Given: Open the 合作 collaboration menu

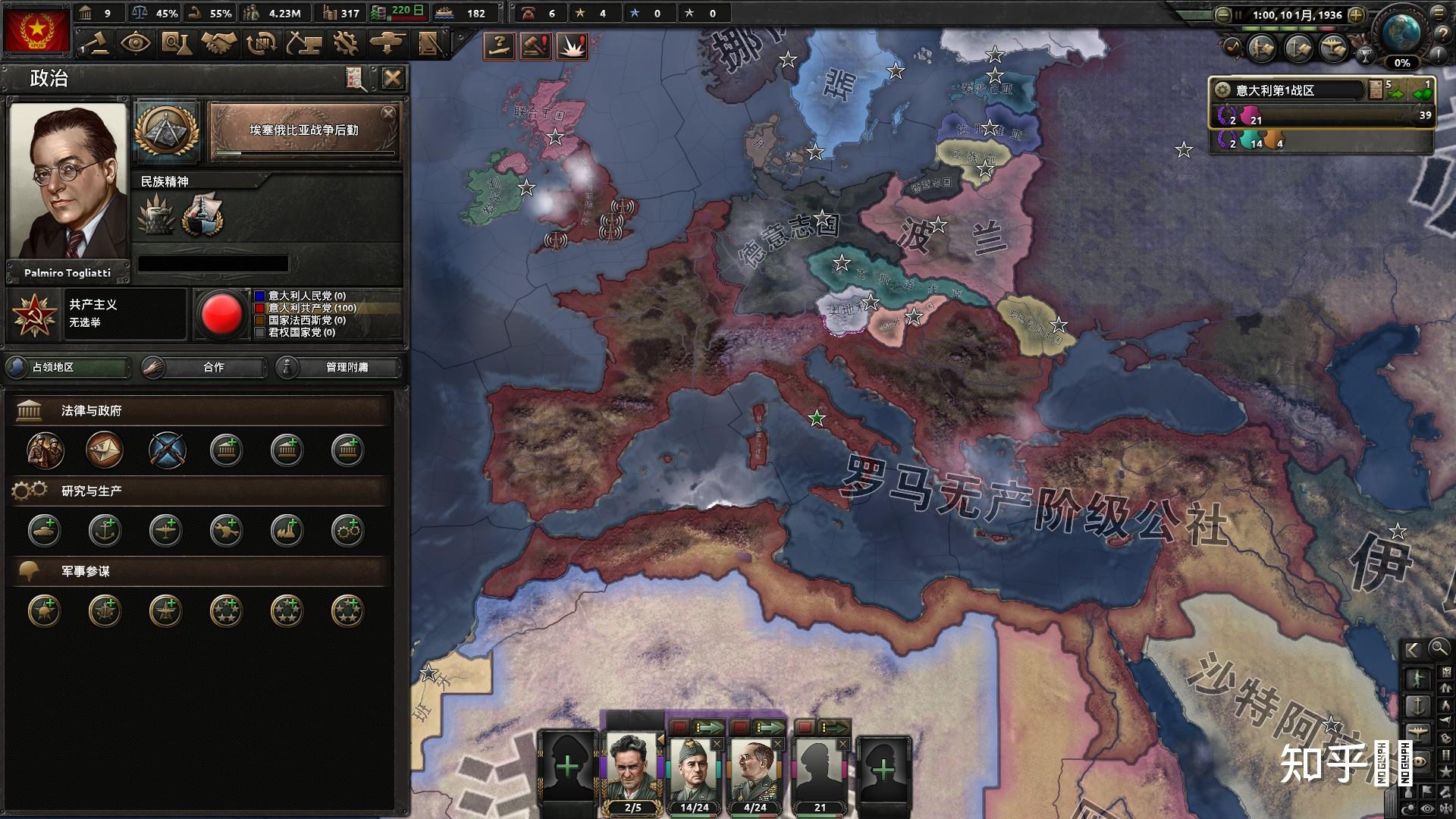Looking at the screenshot, I should tap(205, 368).
